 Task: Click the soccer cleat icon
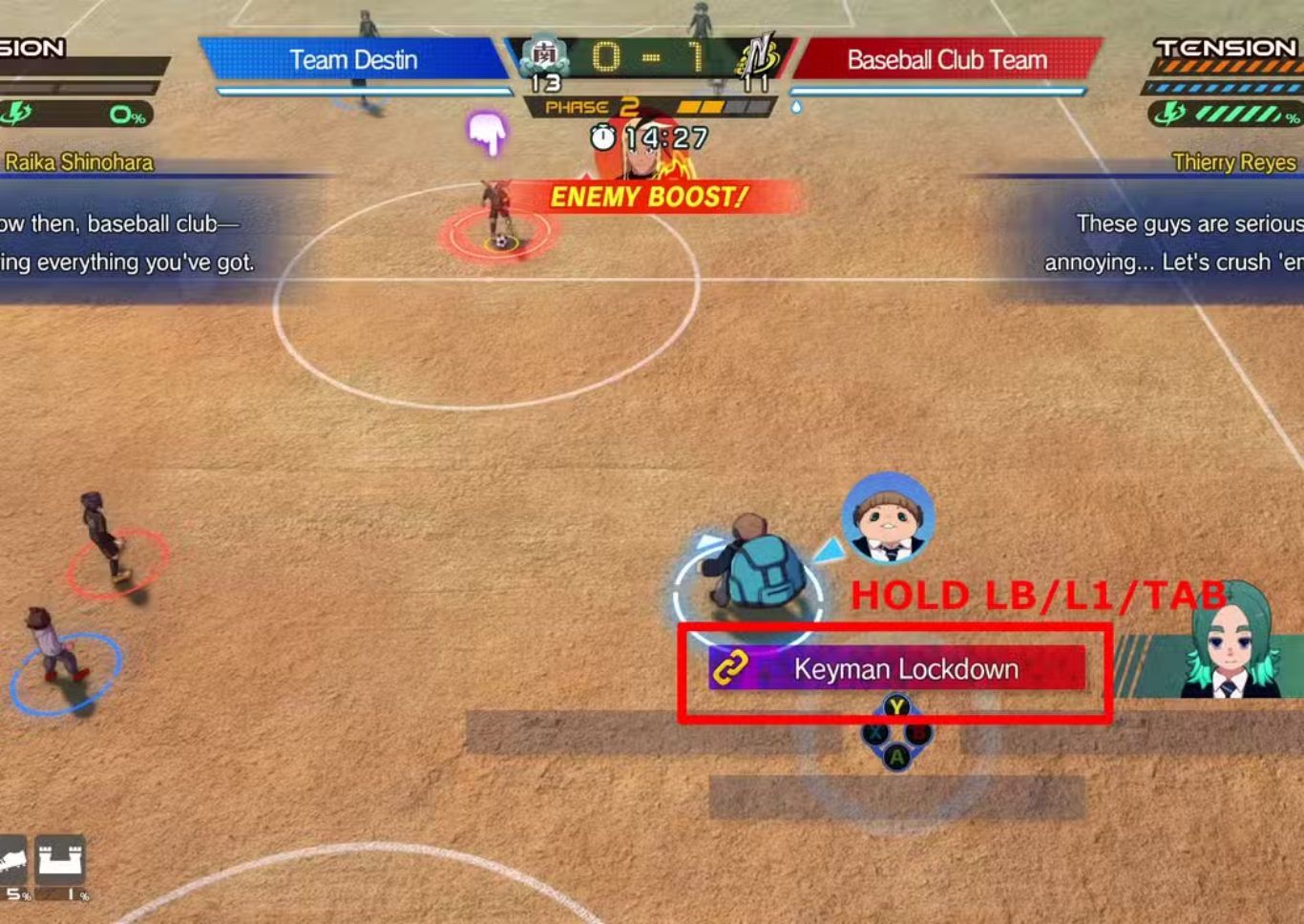click(x=11, y=861)
